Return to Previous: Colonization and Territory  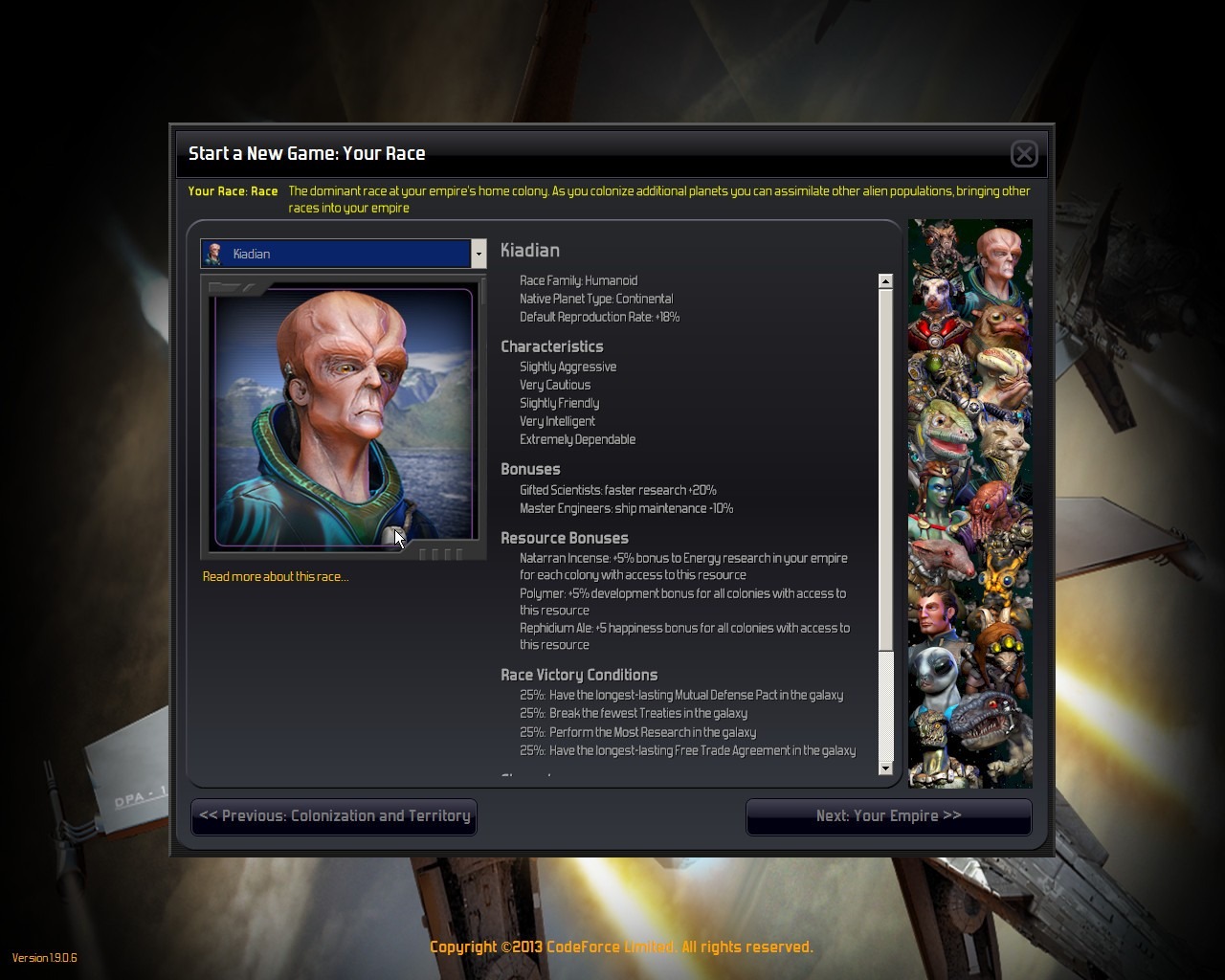pos(334,816)
